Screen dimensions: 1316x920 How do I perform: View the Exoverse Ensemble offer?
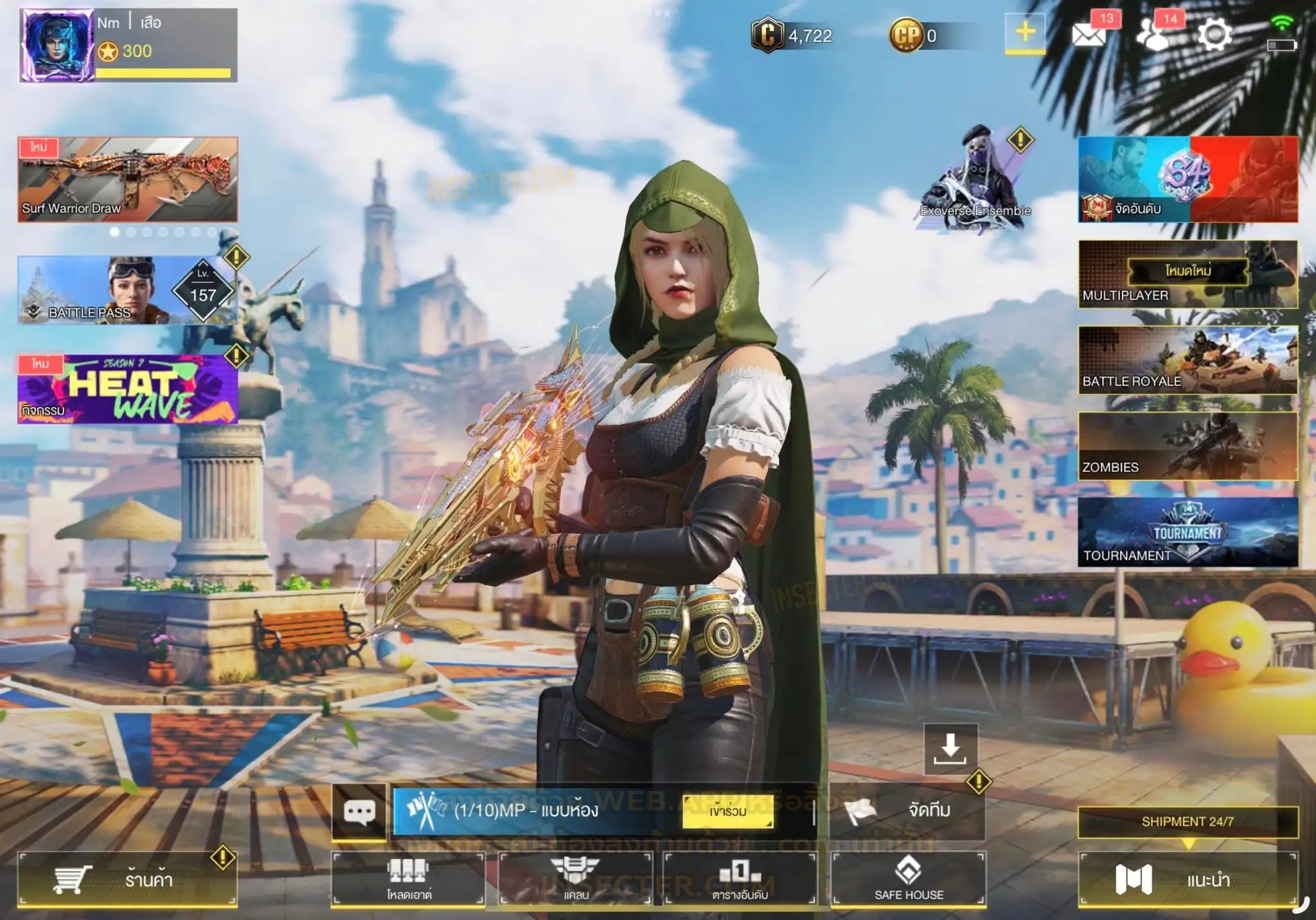pos(975,180)
